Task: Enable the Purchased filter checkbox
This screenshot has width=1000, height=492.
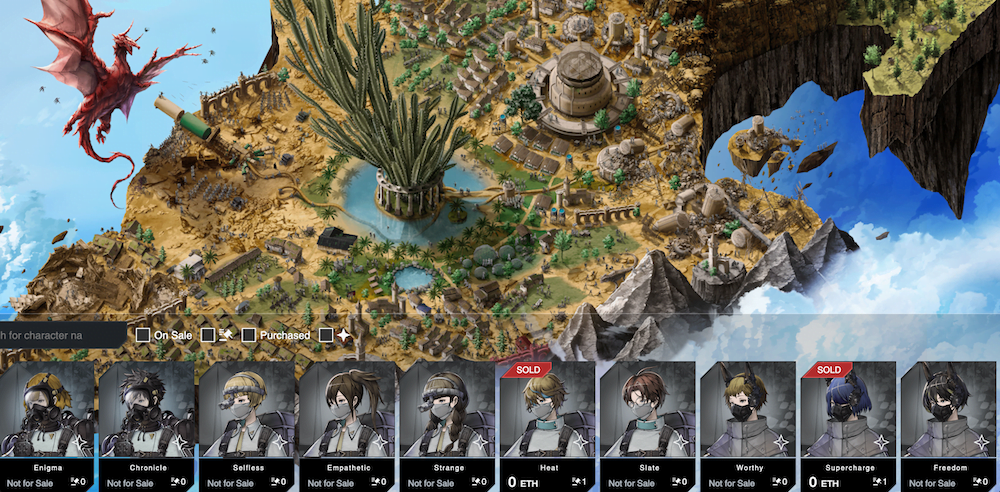Action: coord(249,335)
